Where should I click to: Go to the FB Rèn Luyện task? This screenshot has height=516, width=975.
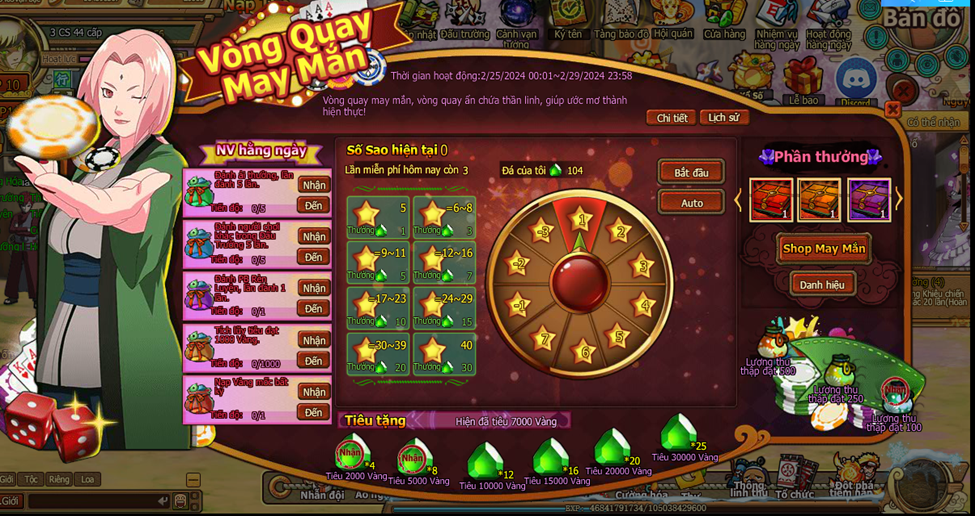[314, 309]
